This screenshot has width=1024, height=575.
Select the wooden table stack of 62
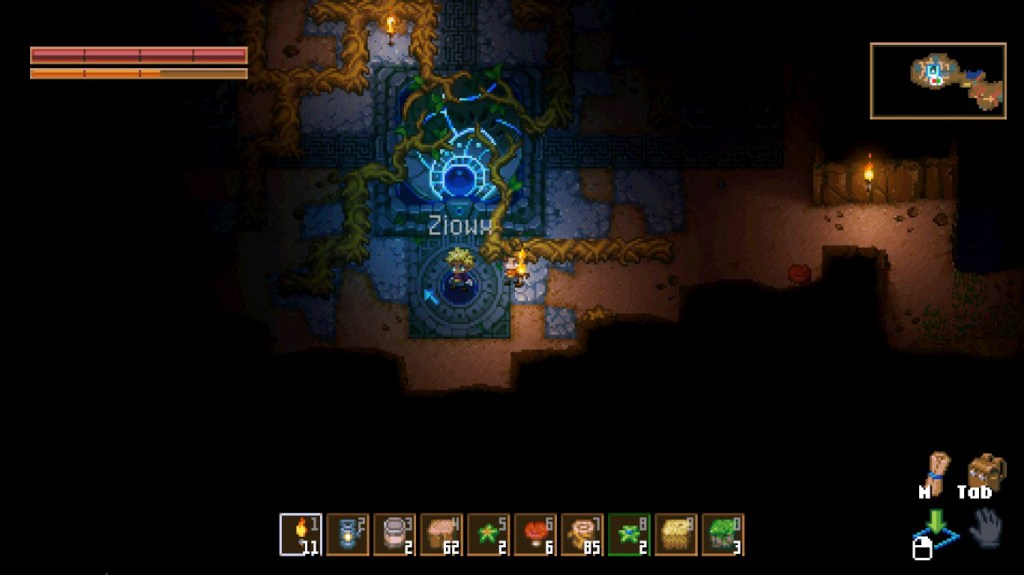pyautogui.click(x=442, y=534)
